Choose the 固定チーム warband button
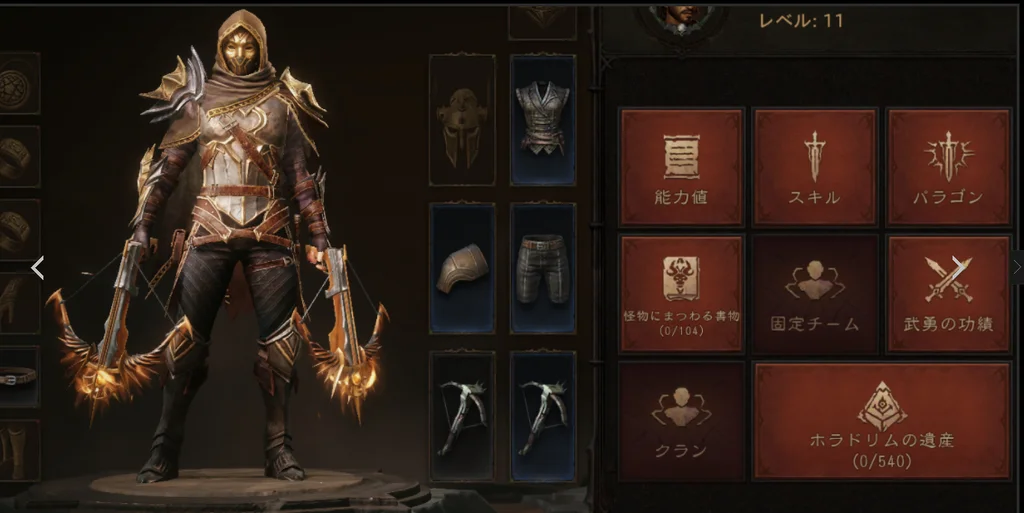The height and width of the screenshot is (513, 1024). (x=815, y=294)
